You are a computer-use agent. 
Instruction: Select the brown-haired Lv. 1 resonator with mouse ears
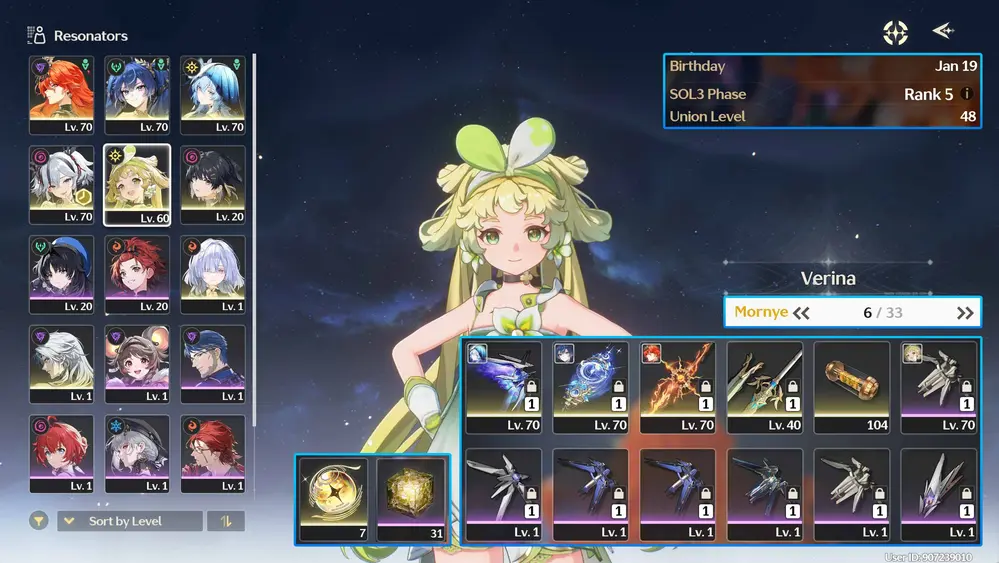click(137, 364)
